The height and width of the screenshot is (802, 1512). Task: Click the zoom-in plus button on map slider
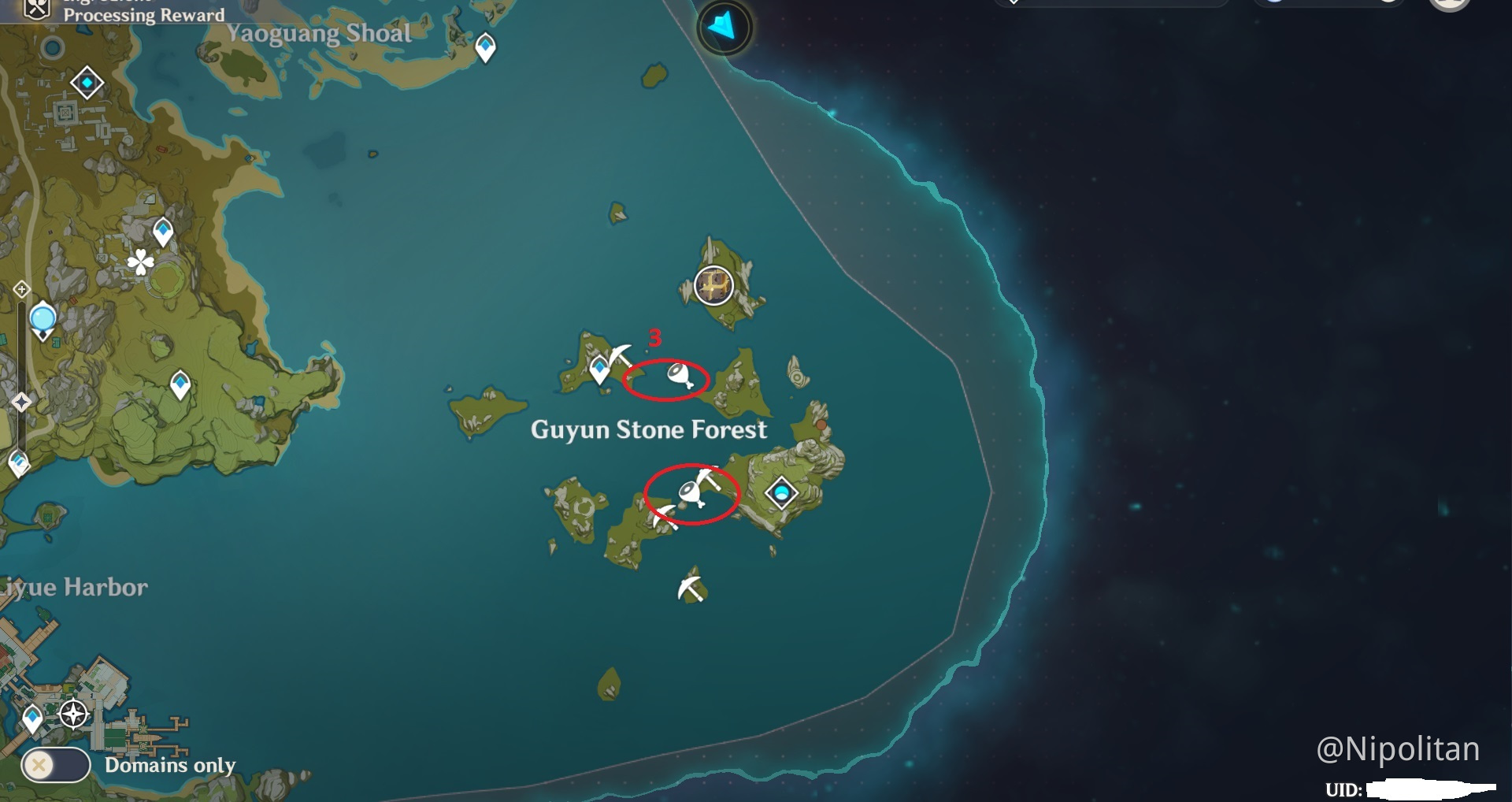21,289
